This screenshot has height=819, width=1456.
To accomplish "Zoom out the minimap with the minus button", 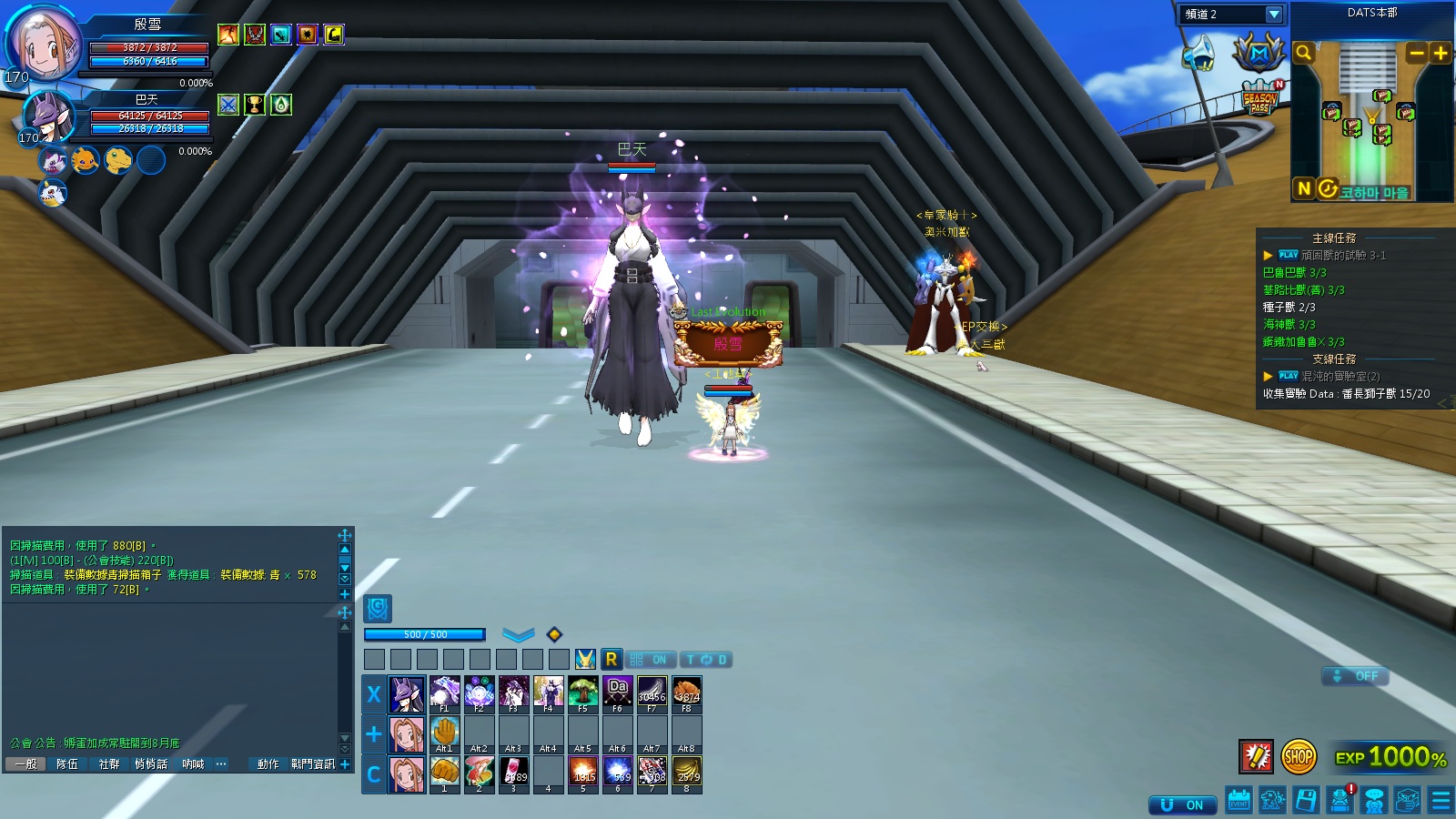I will click(1416, 53).
